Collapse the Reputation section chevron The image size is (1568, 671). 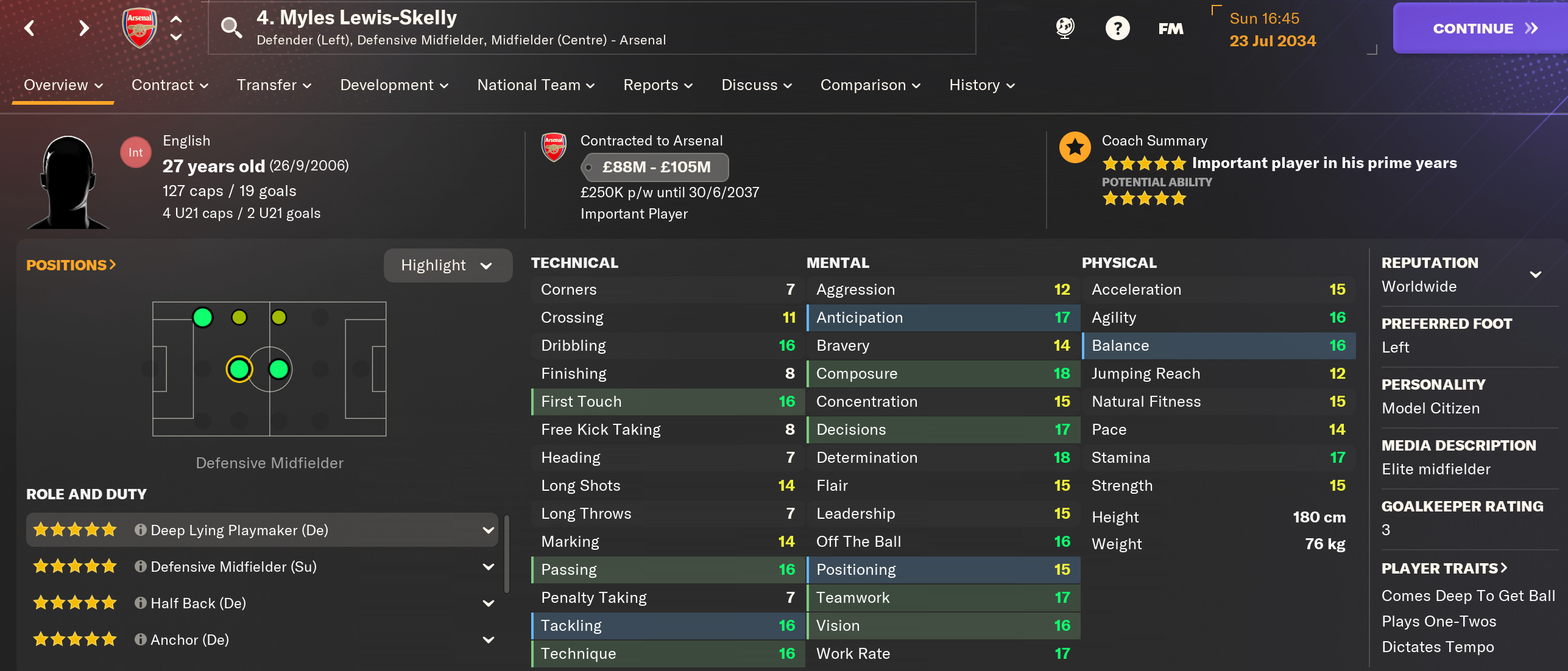[1536, 273]
